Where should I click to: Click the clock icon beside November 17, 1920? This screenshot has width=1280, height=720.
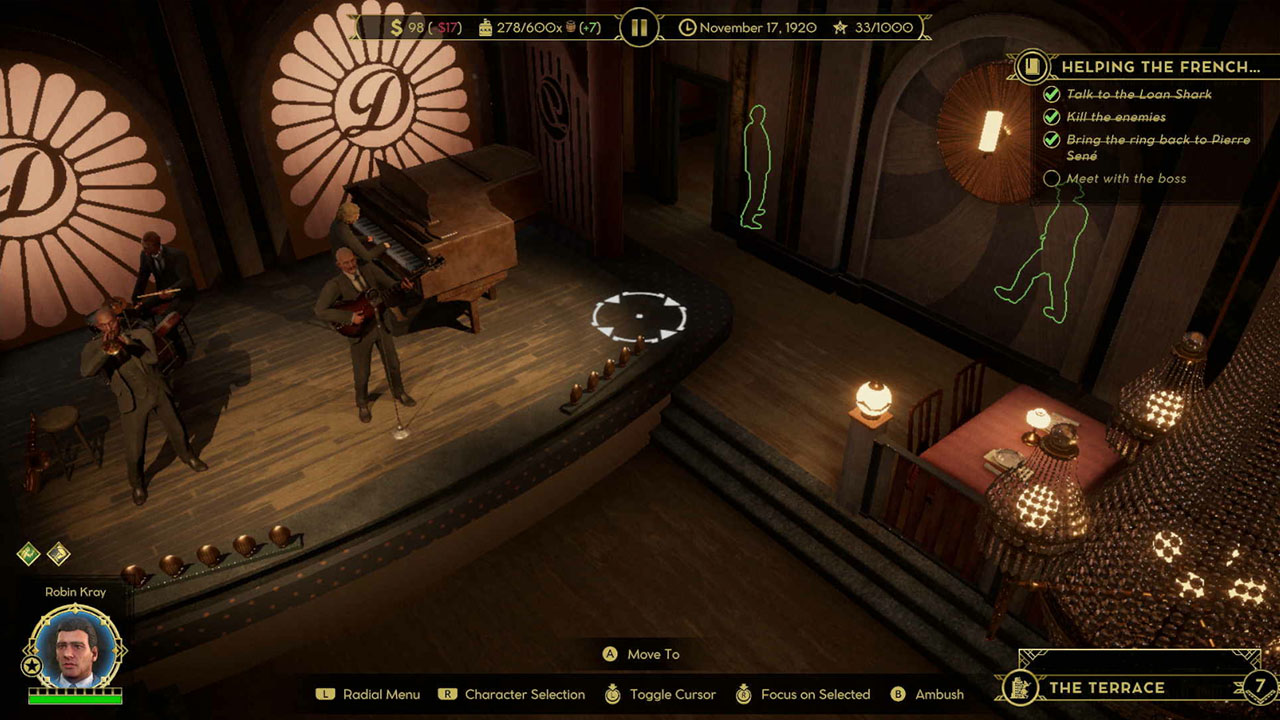[x=688, y=28]
